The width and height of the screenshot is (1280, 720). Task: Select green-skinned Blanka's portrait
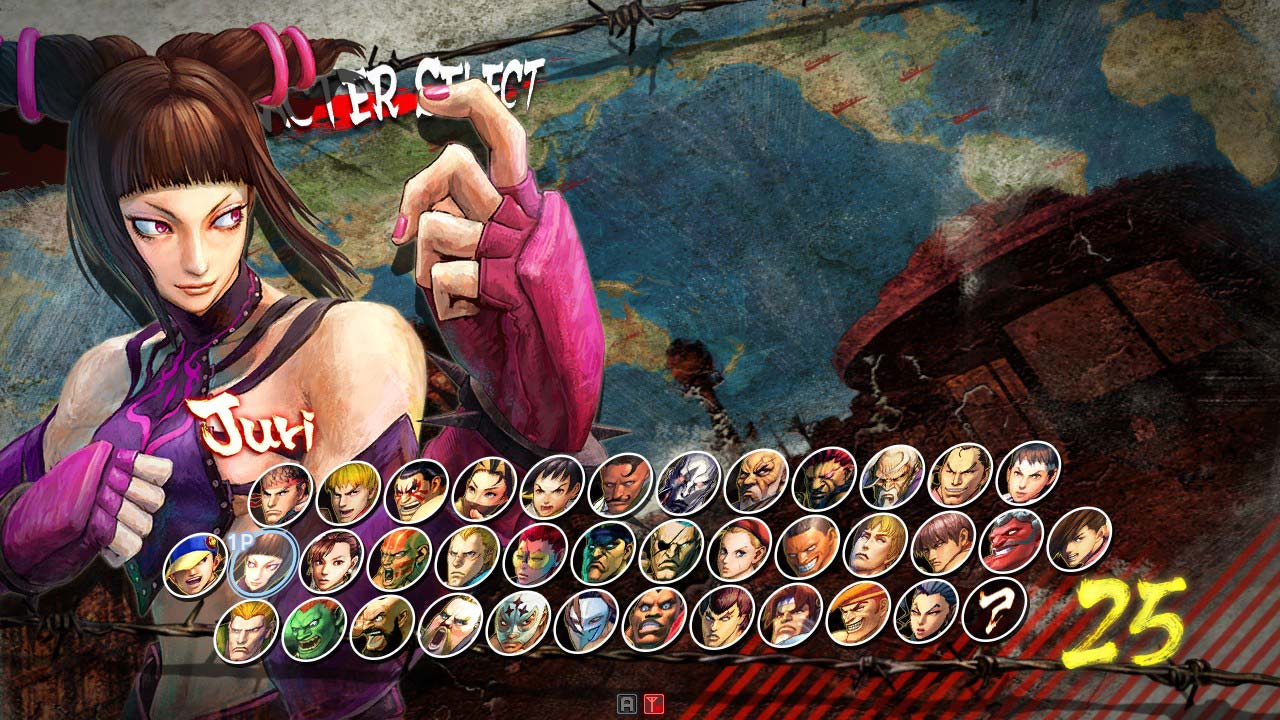314,629
